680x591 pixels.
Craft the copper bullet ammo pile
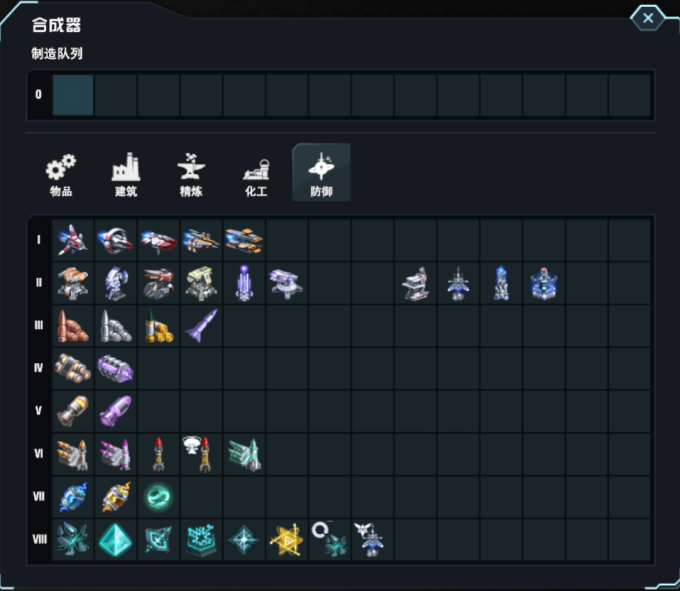click(x=73, y=326)
